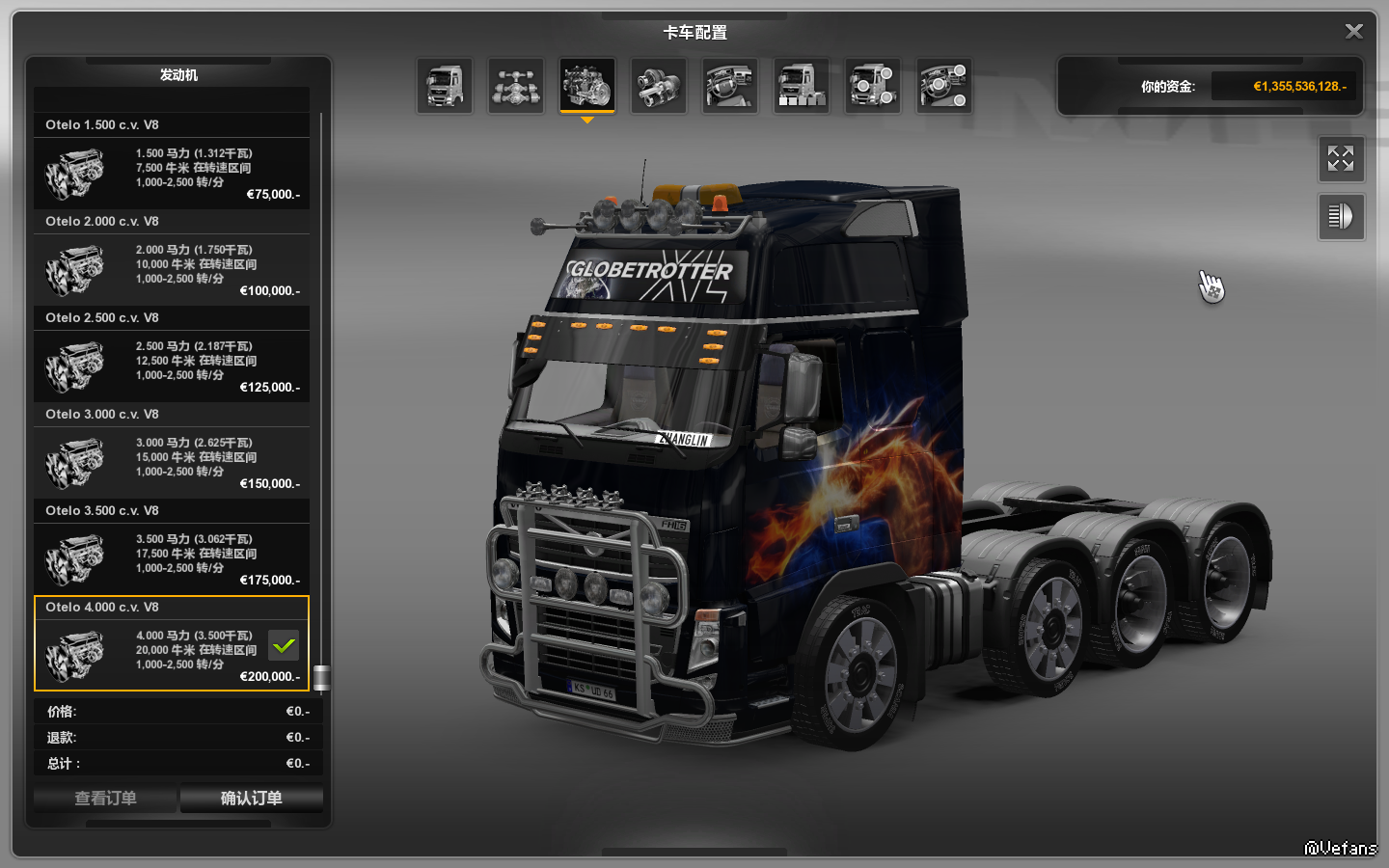Click the engine list scrollbar handle
This screenshot has height=868, width=1389.
click(x=321, y=678)
